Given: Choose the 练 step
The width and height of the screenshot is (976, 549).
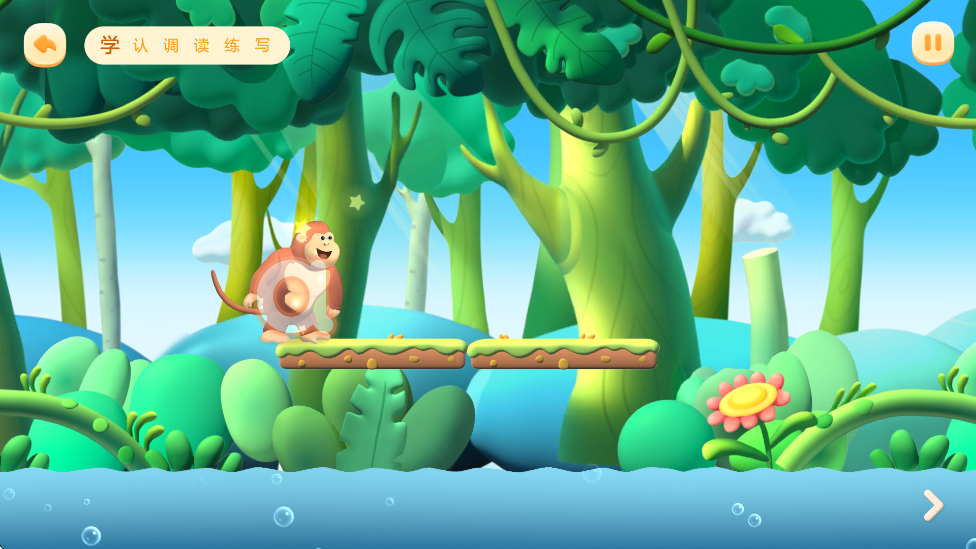Looking at the screenshot, I should (232, 46).
